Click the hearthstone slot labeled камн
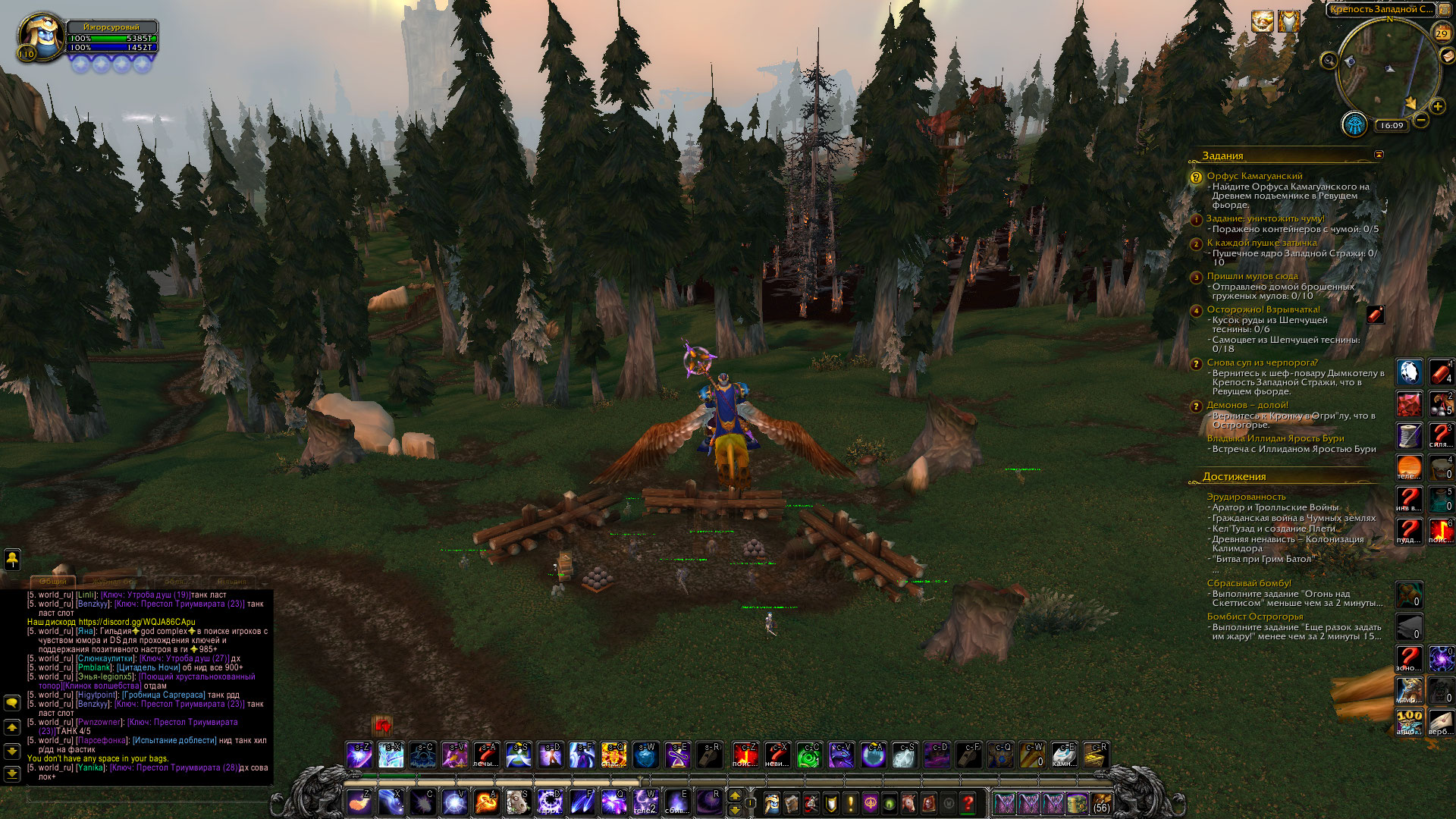The height and width of the screenshot is (819, 1456). click(x=1064, y=755)
